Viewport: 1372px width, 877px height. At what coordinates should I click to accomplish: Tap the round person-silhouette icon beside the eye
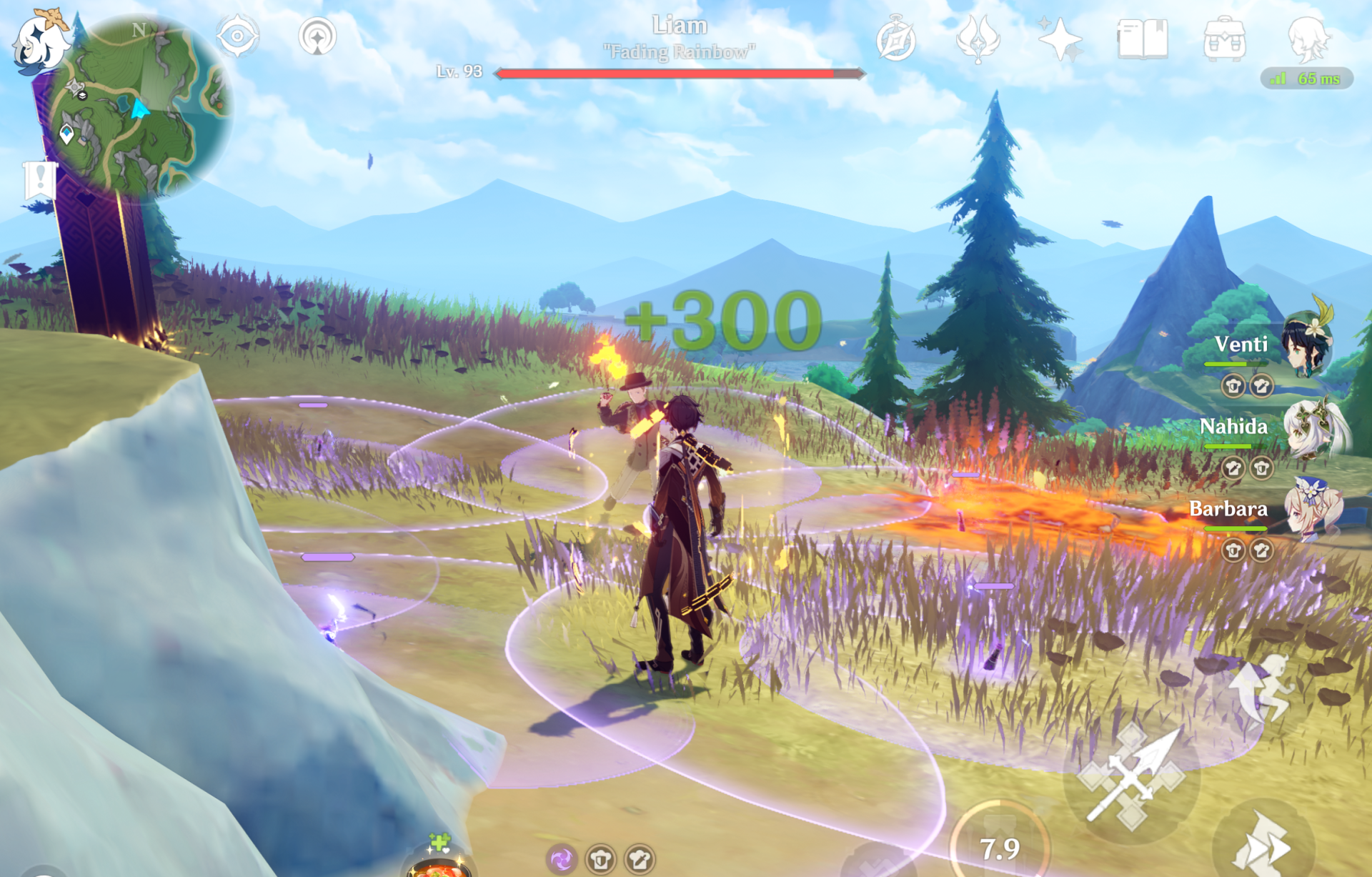point(317,36)
